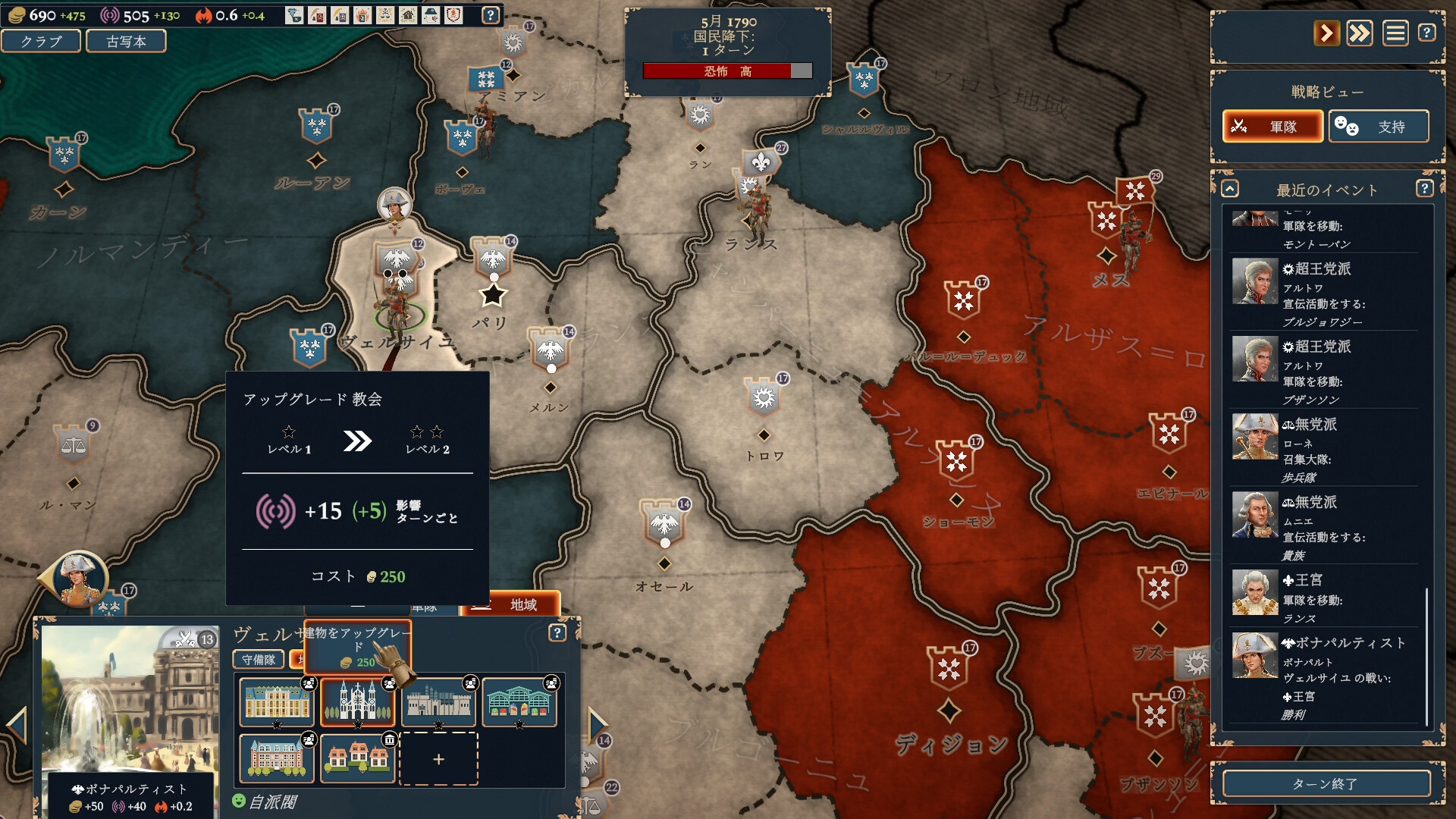End the turn with ターン終了
The width and height of the screenshot is (1456, 819).
tap(1326, 783)
